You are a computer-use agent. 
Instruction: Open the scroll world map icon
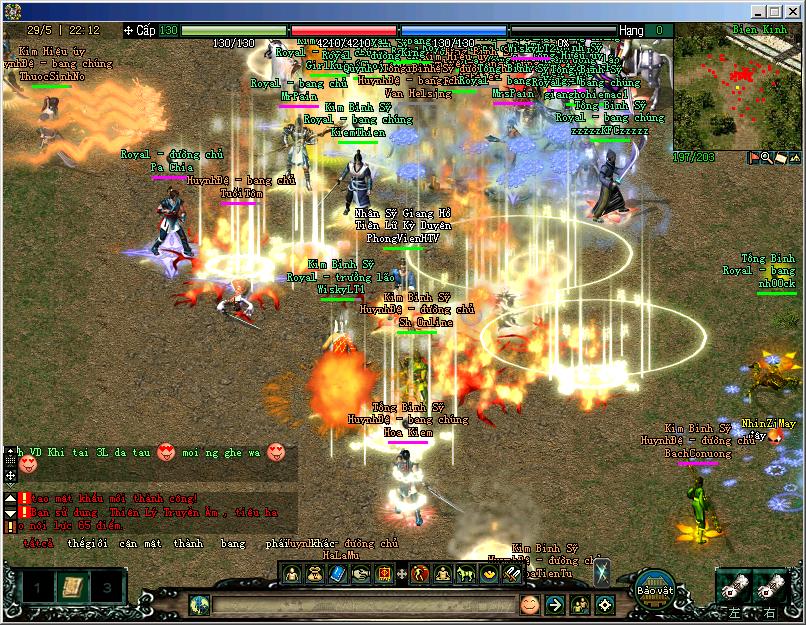point(781,158)
